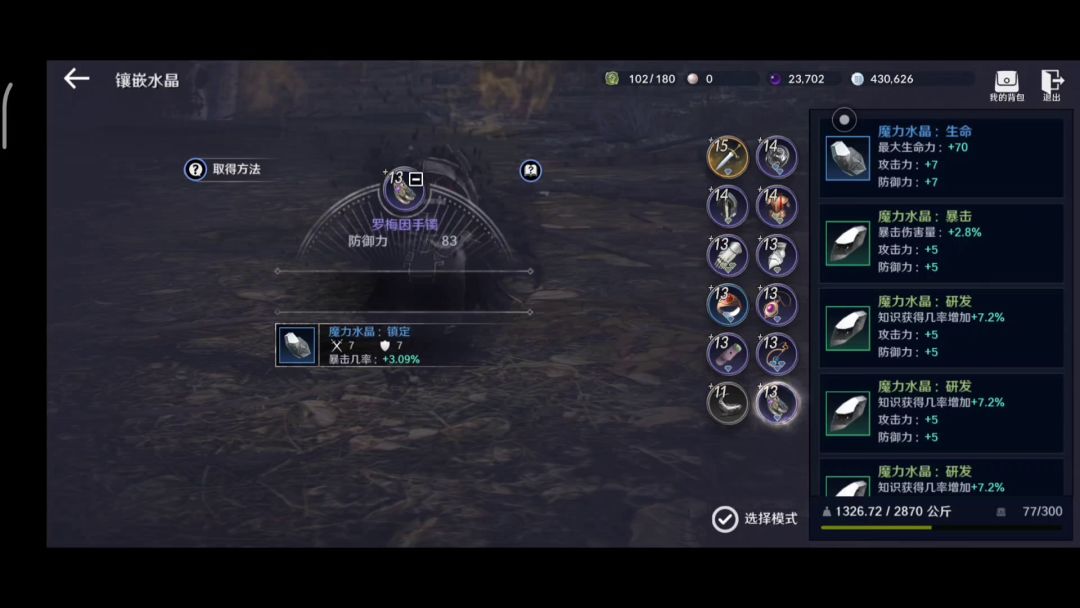Screen dimensions: 1080x608
Task: Click the square icon right of 取得方法
Action: coord(531,170)
